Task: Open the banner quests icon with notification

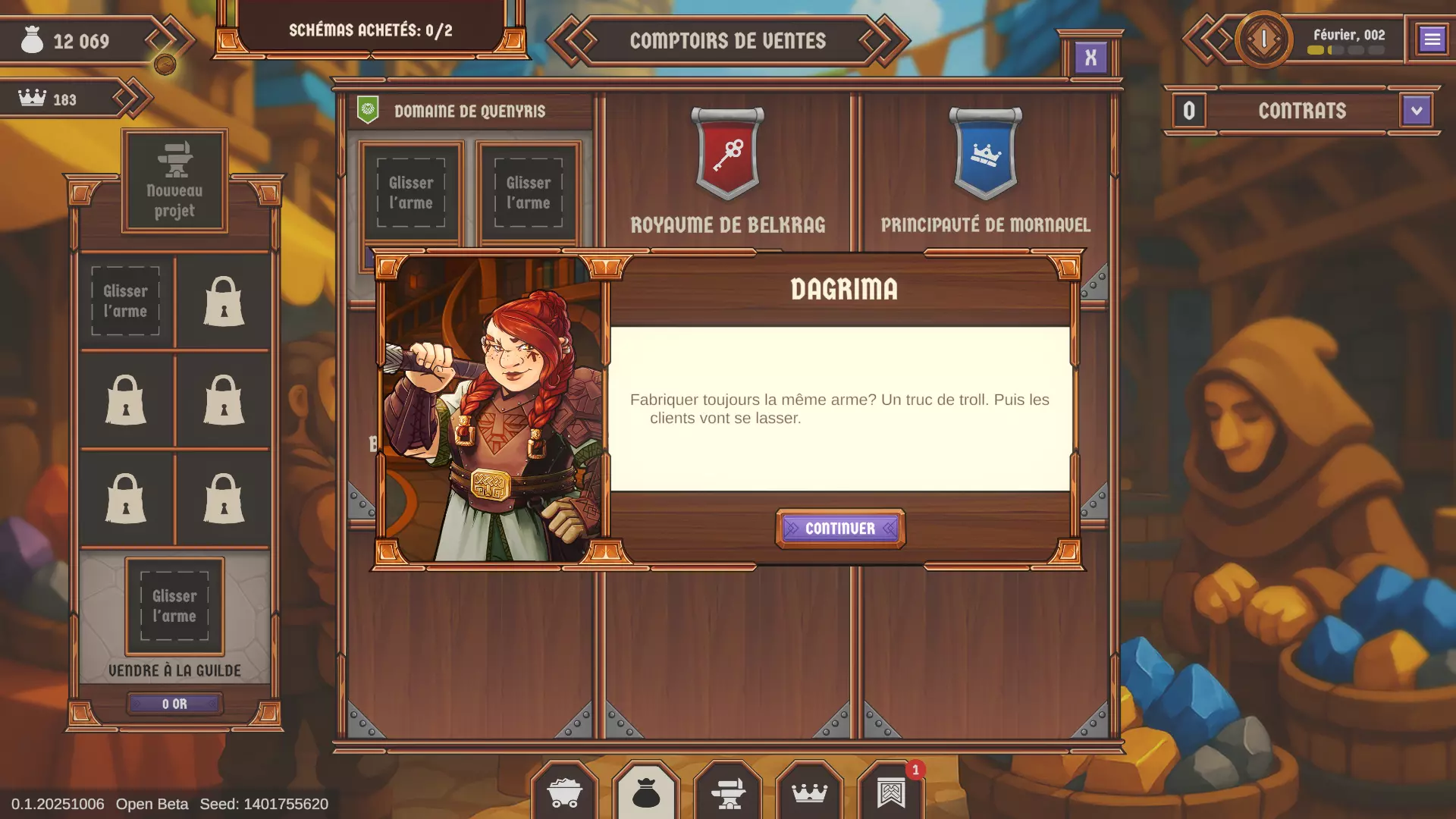Action: point(893,794)
